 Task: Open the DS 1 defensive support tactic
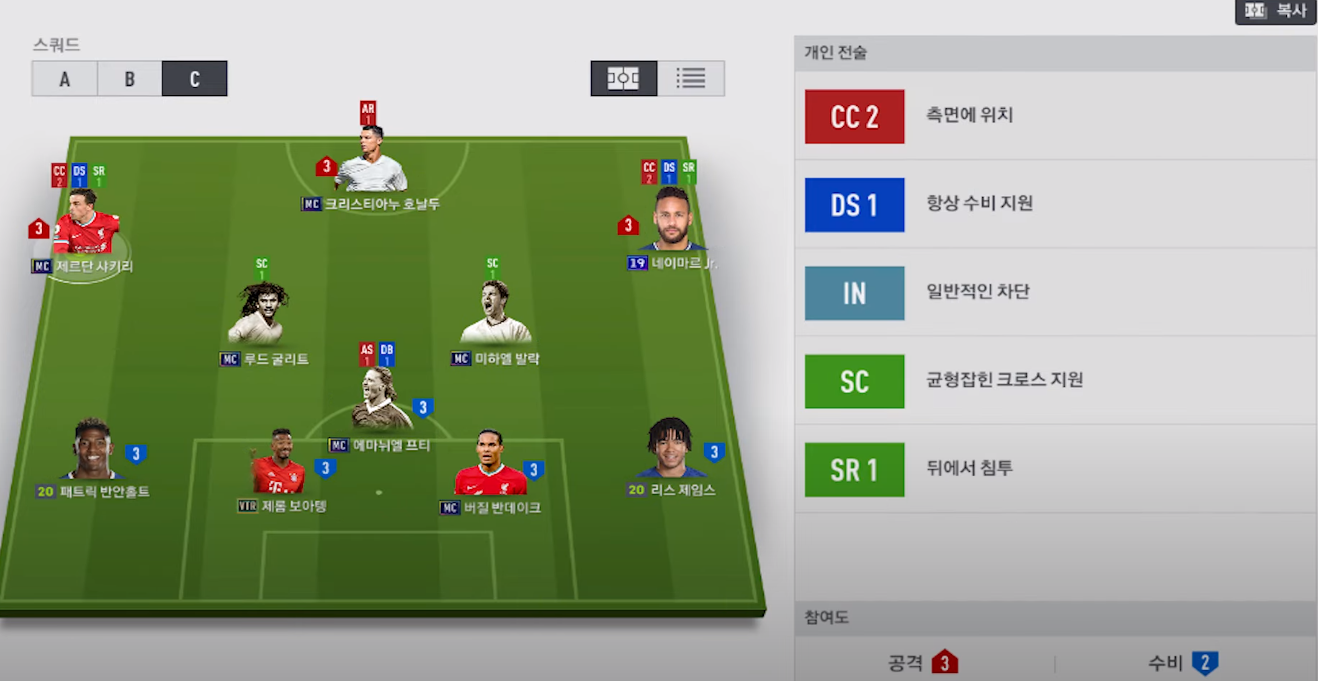(1055, 204)
